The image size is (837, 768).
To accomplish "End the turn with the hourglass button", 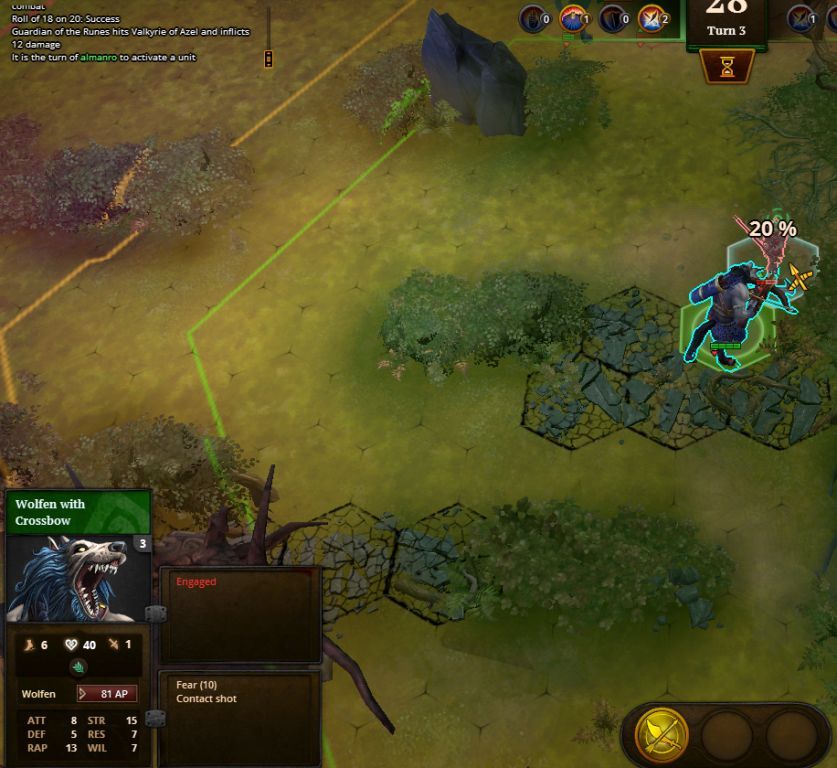I will 726,67.
